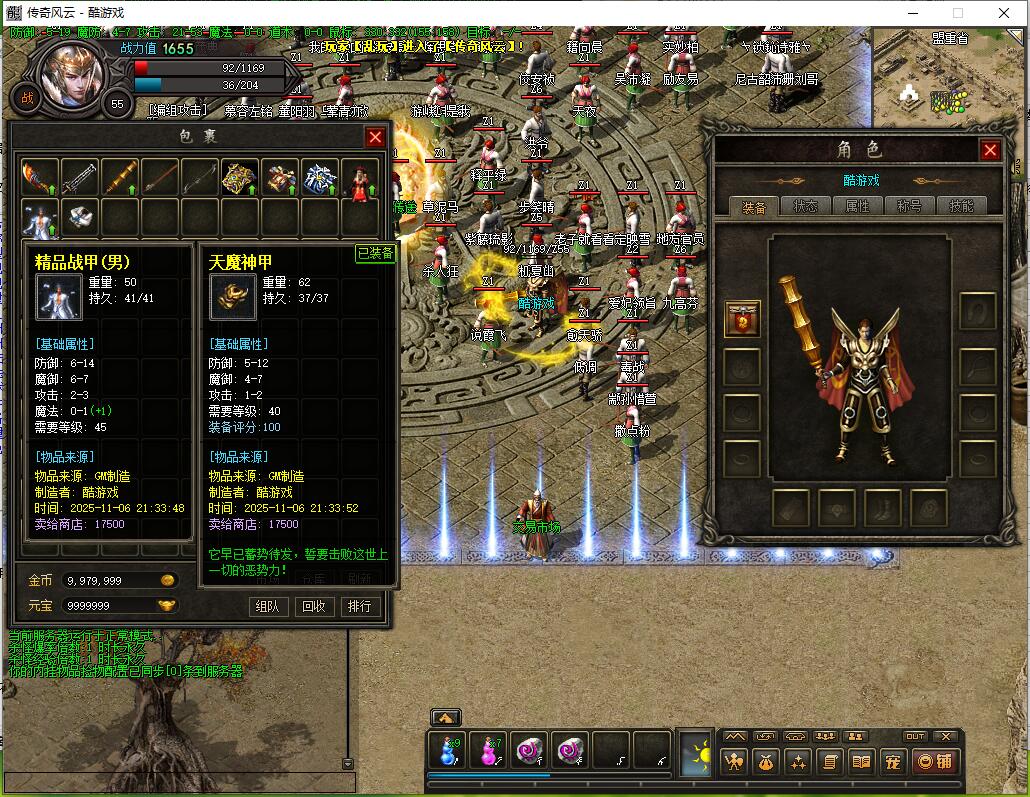Open 回收 item recycling

click(x=314, y=606)
